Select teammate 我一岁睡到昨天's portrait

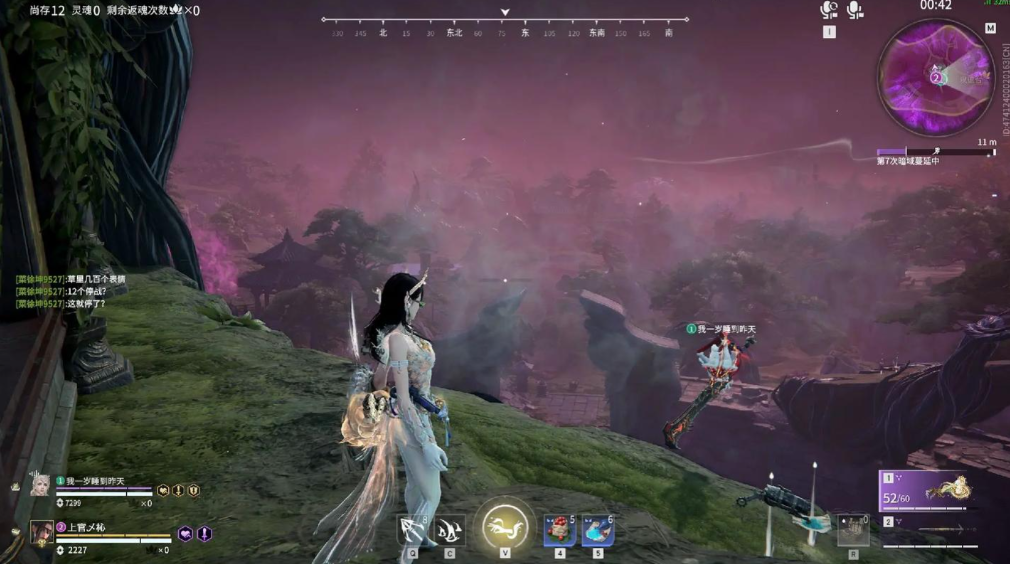pyautogui.click(x=40, y=486)
